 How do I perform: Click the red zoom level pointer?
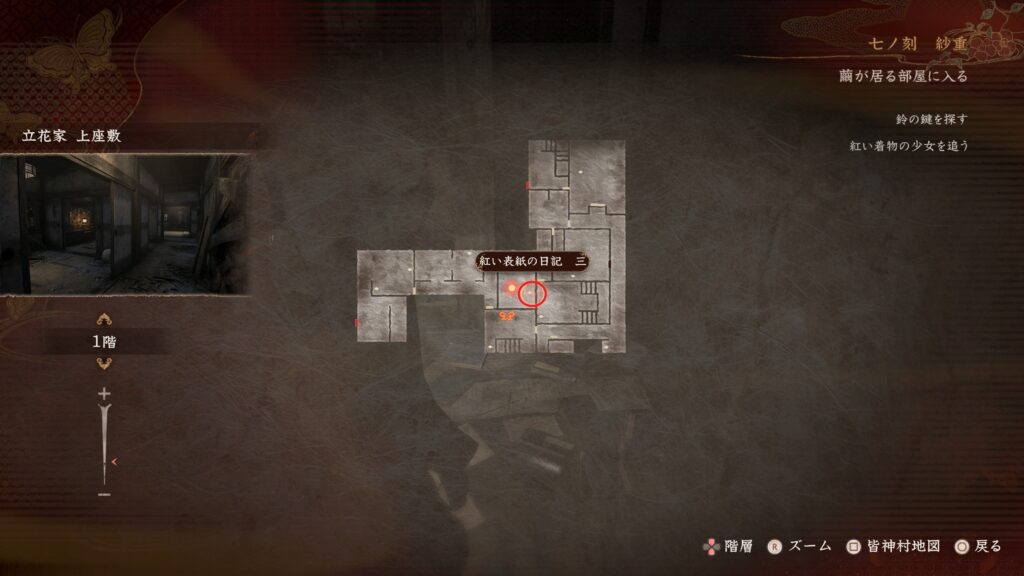[x=116, y=461]
